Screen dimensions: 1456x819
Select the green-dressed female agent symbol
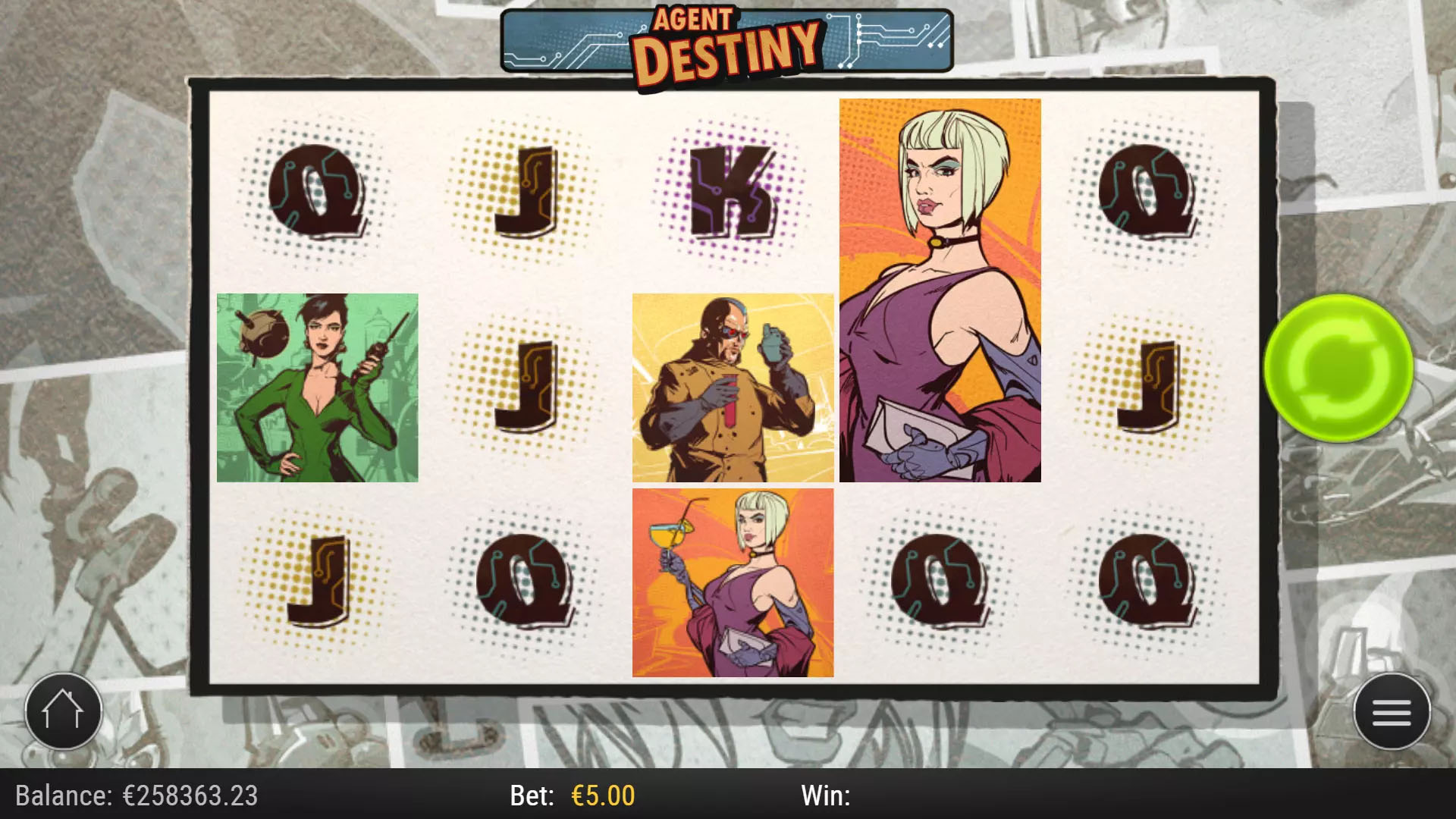click(317, 387)
